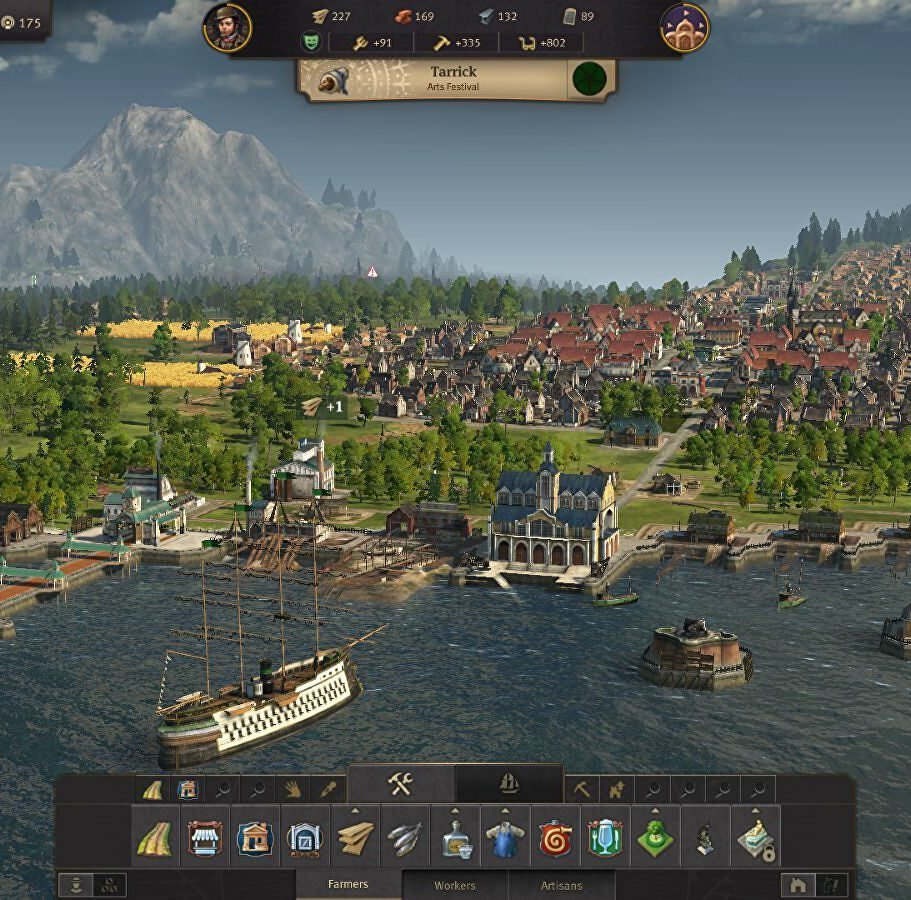The image size is (911, 900).
Task: Choose the marketplace building icon
Action: tap(204, 838)
